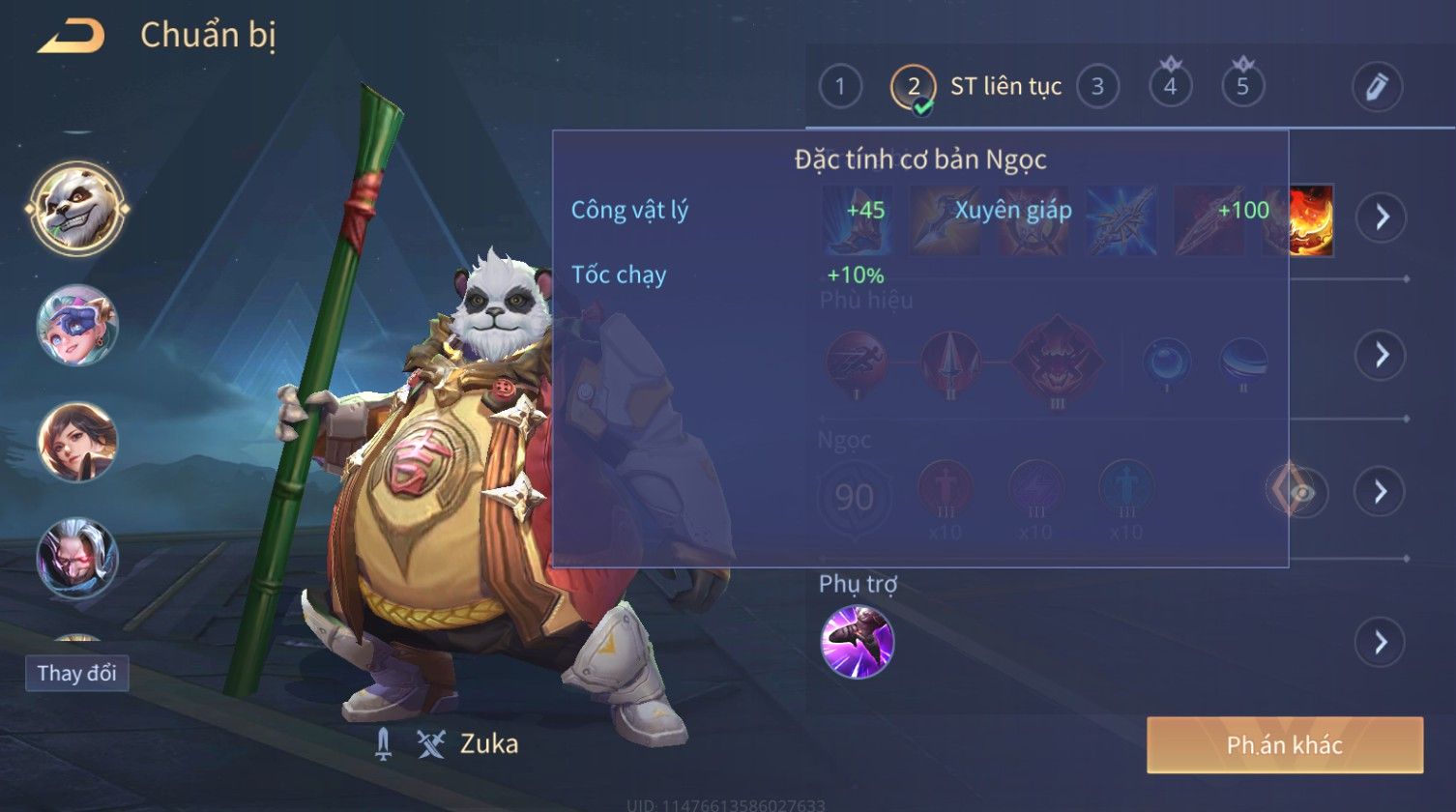Open loadout preset 5
This screenshot has height=812, width=1456.
click(x=1242, y=87)
